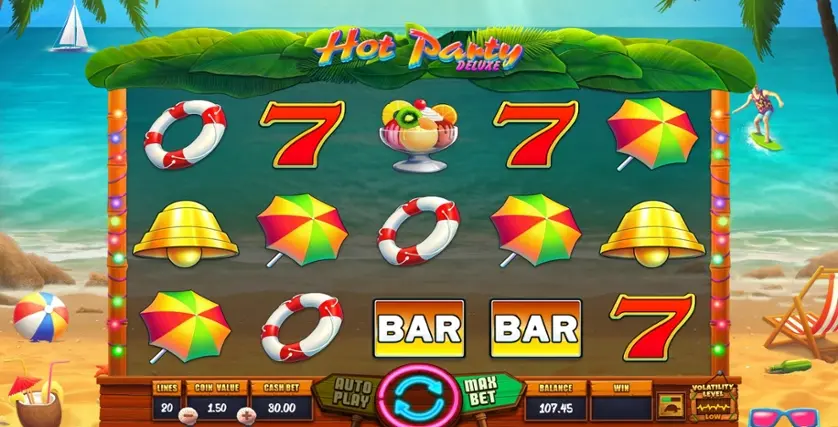Open the paytable icon beside the Win box
Viewport: 838px width, 427px height.
tap(669, 404)
